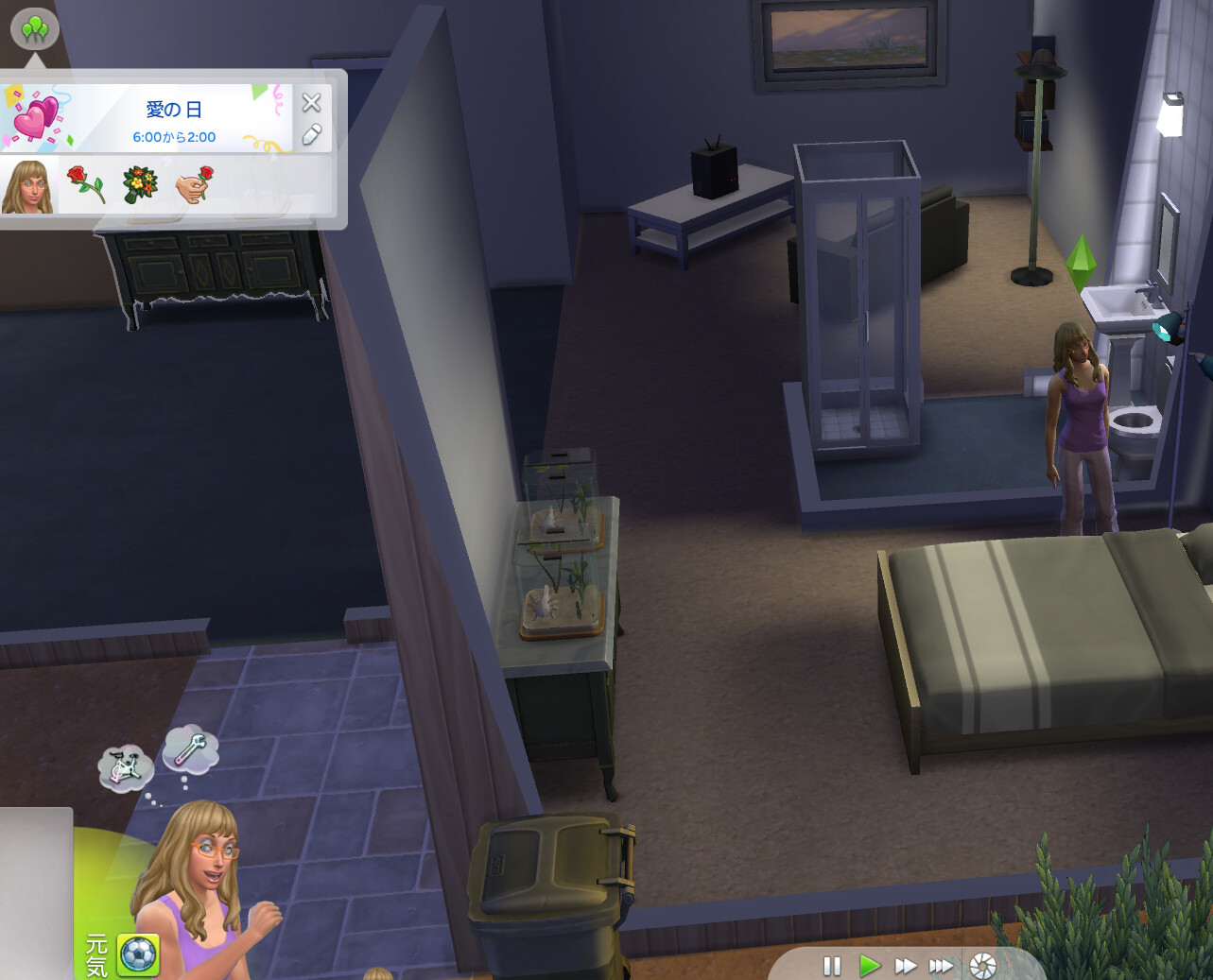Toggle the green balloons holiday icon
The width and height of the screenshot is (1213, 980).
pyautogui.click(x=35, y=29)
